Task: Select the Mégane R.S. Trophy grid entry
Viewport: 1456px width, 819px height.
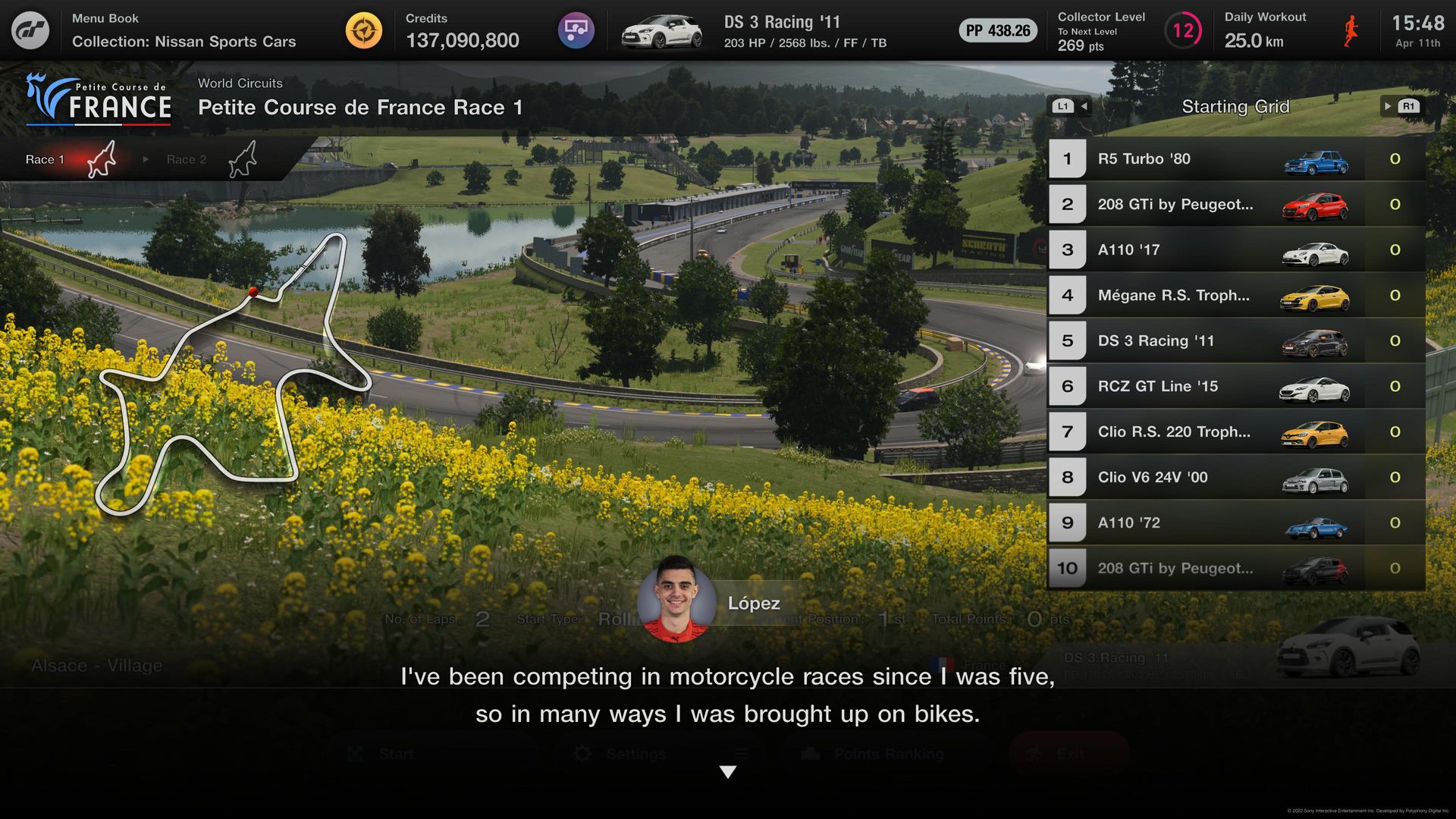Action: tap(1236, 296)
